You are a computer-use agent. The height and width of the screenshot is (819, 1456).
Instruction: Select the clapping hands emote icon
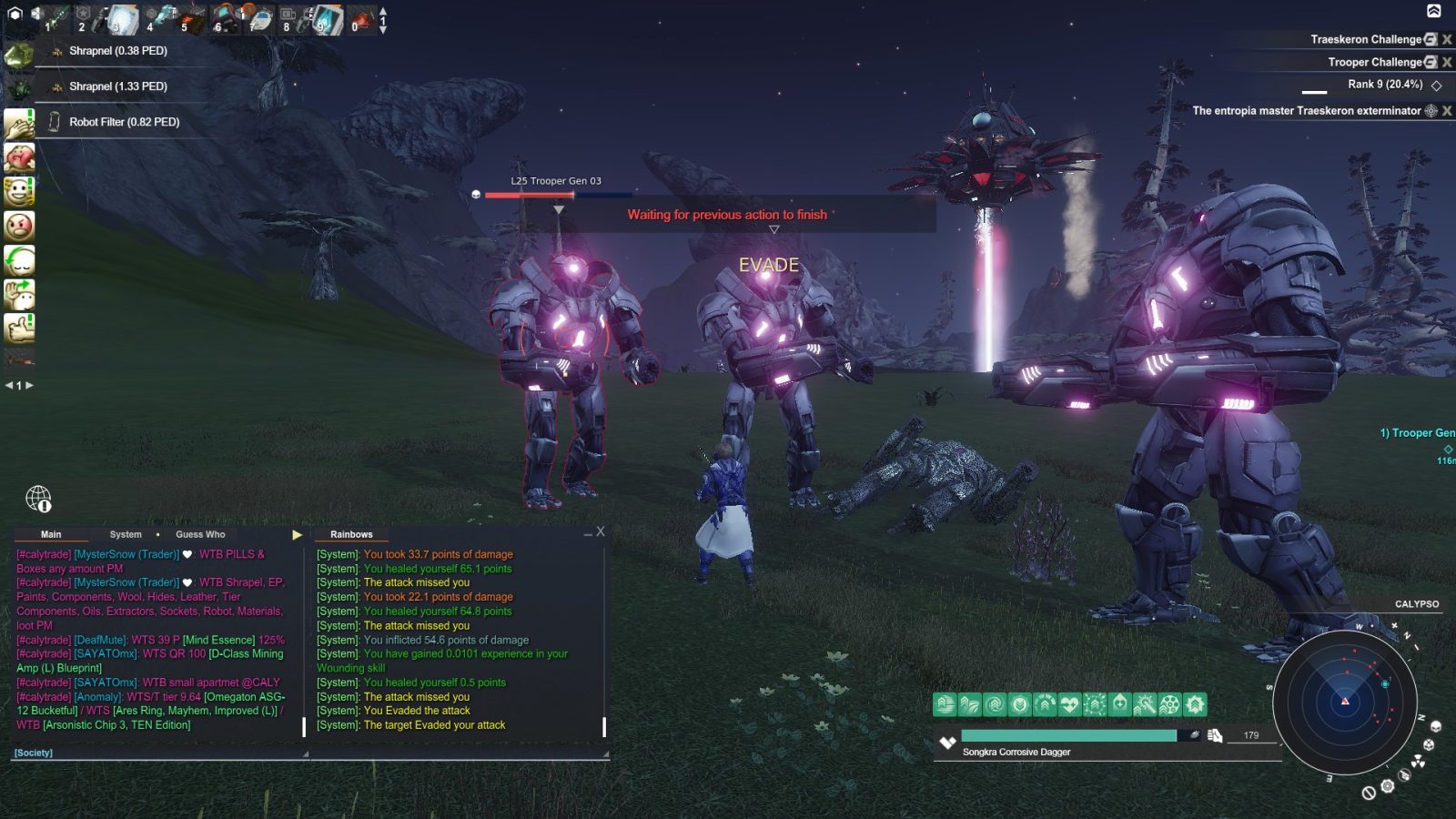pos(20,125)
